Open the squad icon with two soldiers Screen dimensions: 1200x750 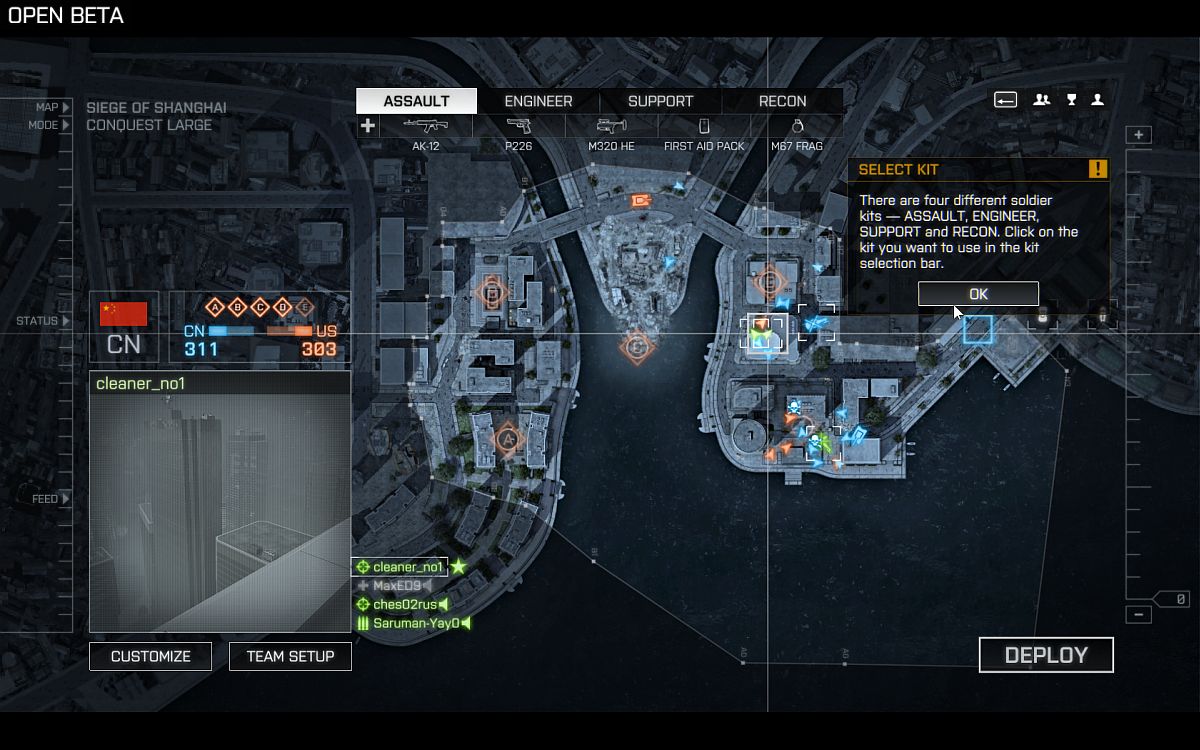click(x=1041, y=99)
